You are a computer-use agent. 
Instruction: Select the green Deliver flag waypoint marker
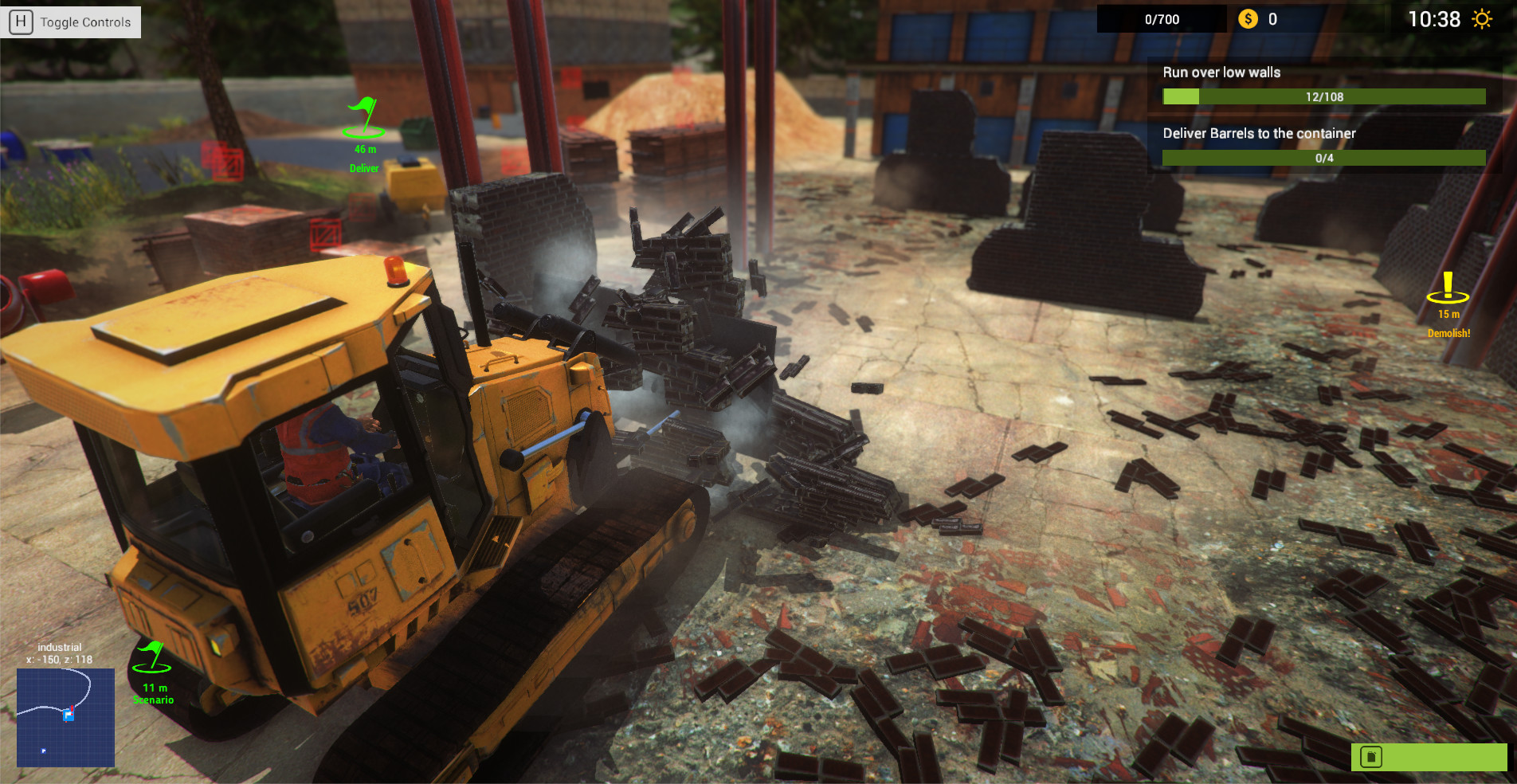tap(363, 113)
